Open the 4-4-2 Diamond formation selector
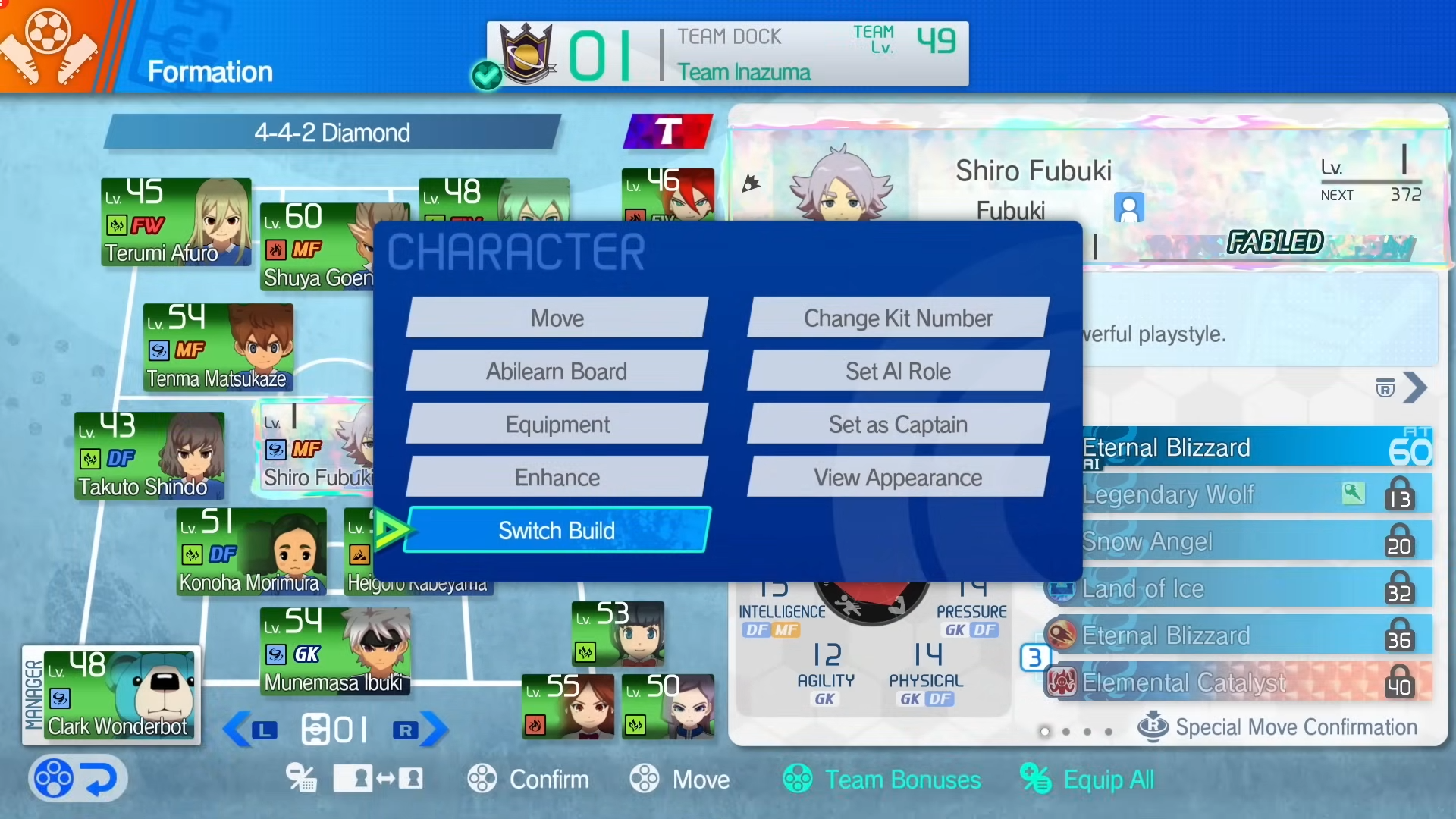This screenshot has width=1456, height=819. (x=332, y=133)
